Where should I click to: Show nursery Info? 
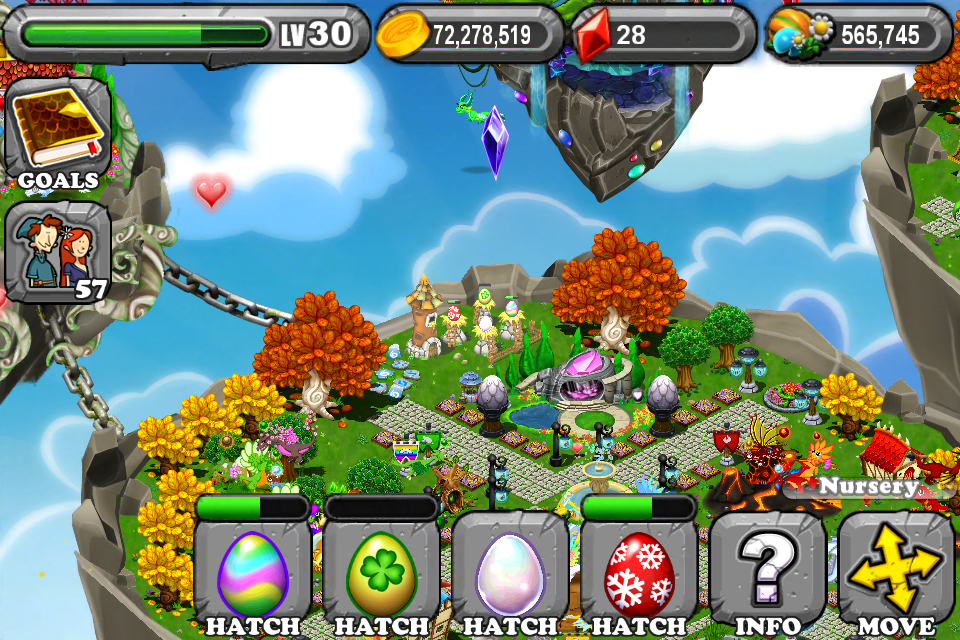768,574
